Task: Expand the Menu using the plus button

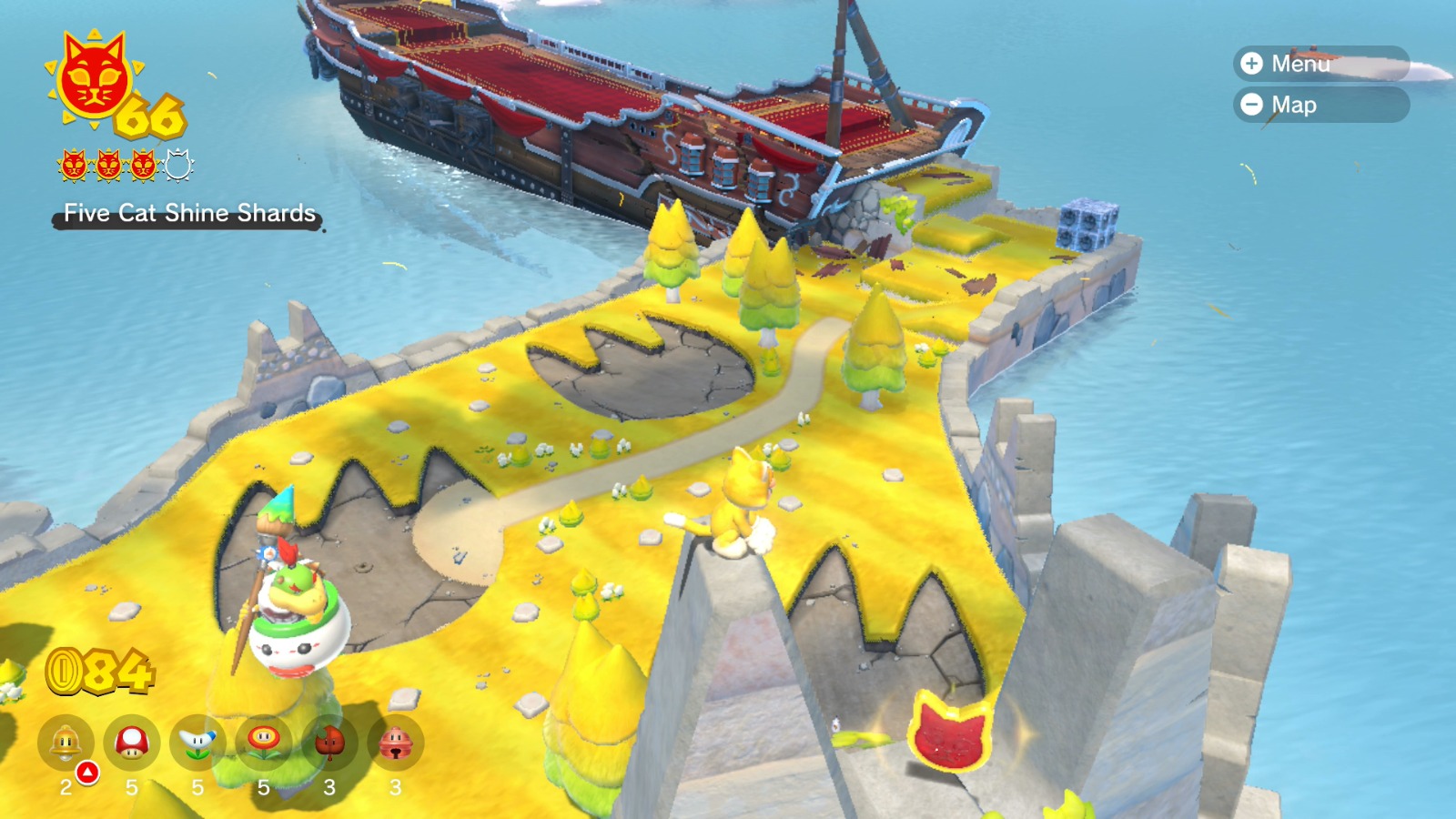Action: pyautogui.click(x=1252, y=66)
